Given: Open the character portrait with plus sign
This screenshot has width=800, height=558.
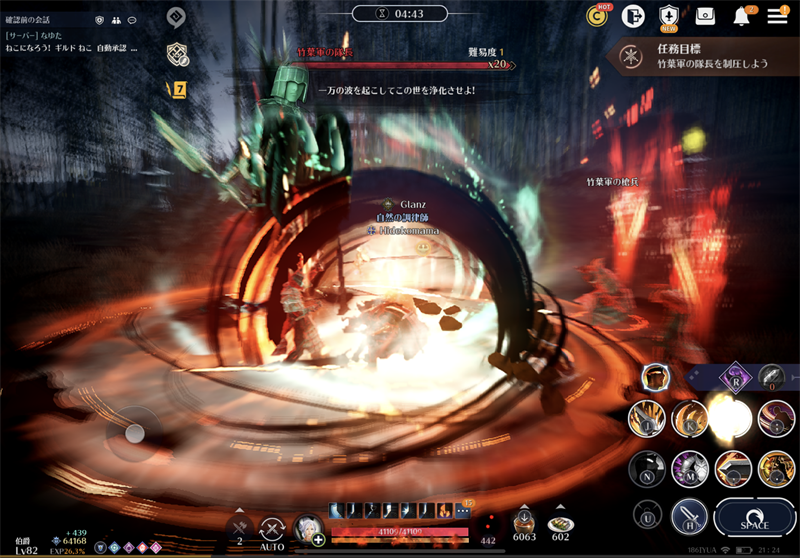Looking at the screenshot, I should (x=309, y=528).
